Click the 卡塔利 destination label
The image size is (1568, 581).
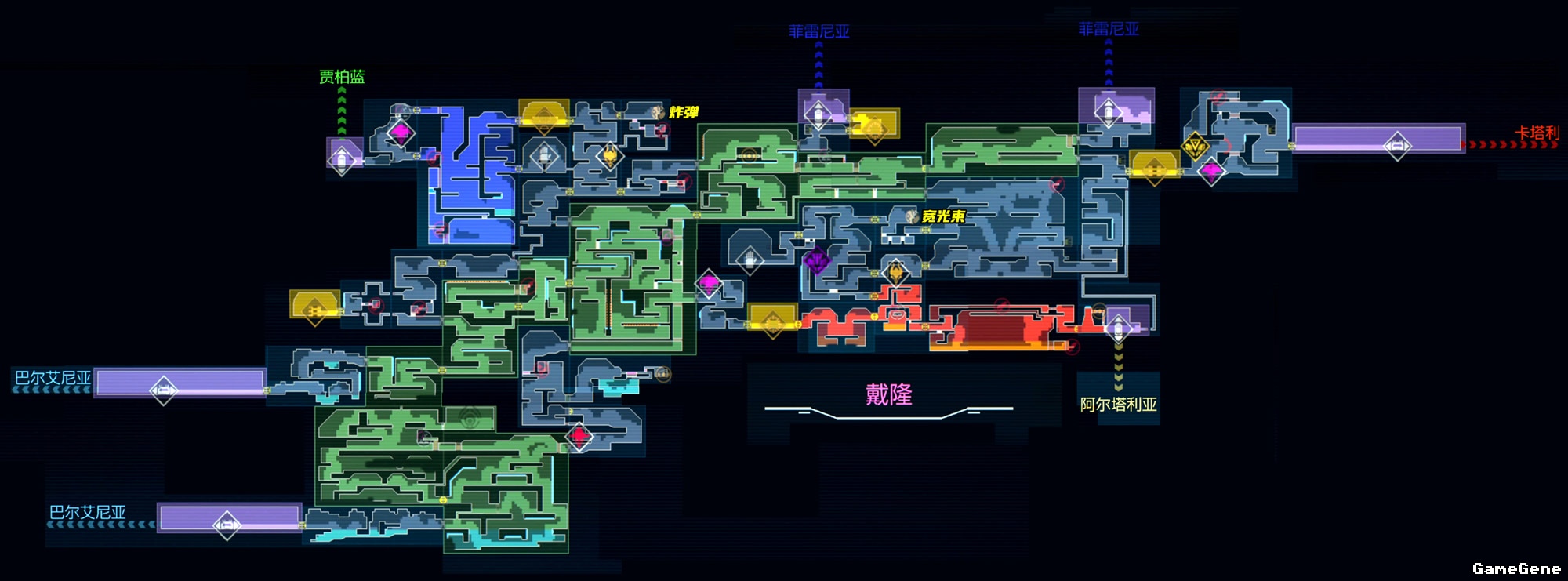(1537, 133)
